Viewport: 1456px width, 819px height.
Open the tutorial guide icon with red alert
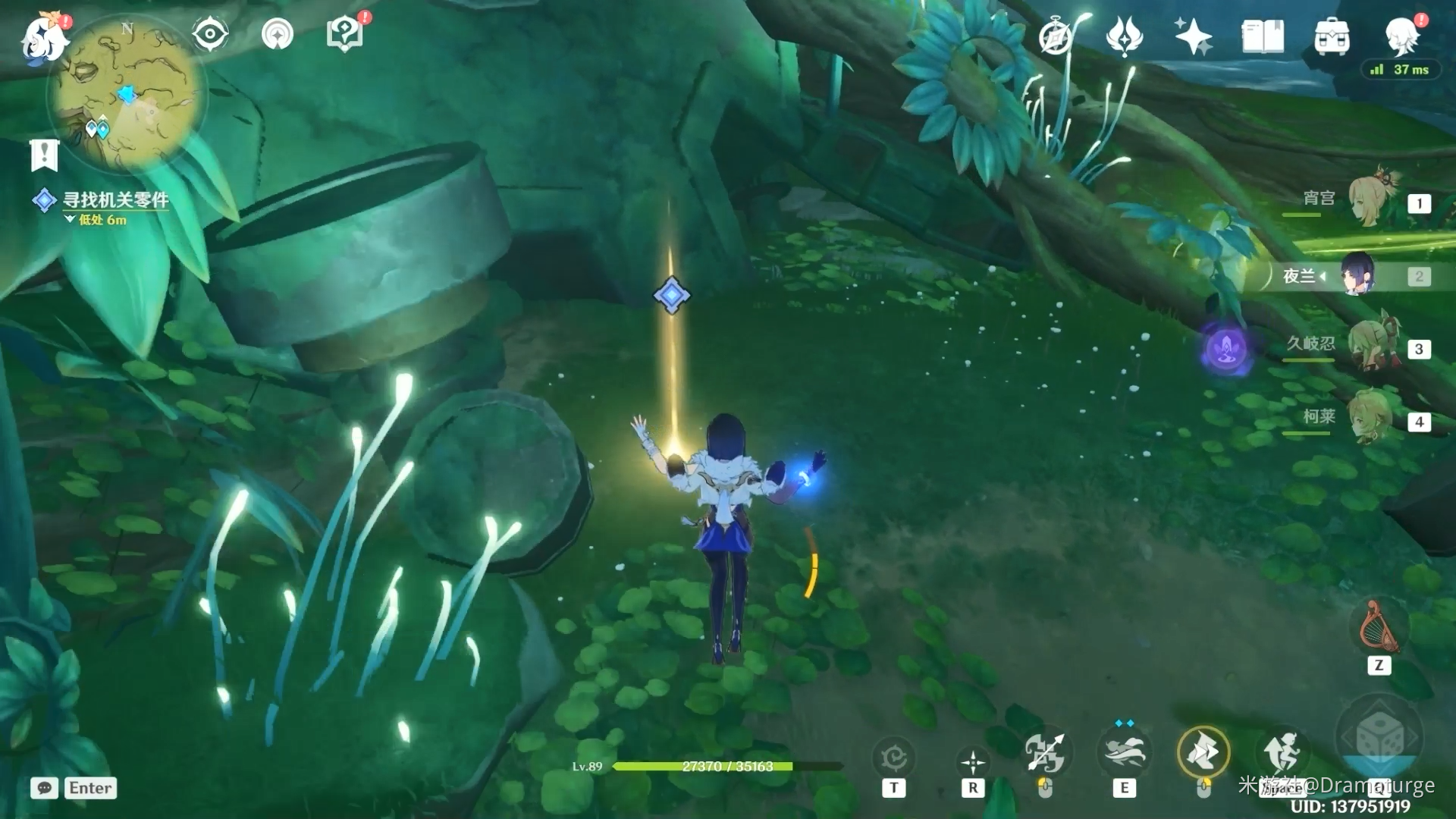[345, 34]
